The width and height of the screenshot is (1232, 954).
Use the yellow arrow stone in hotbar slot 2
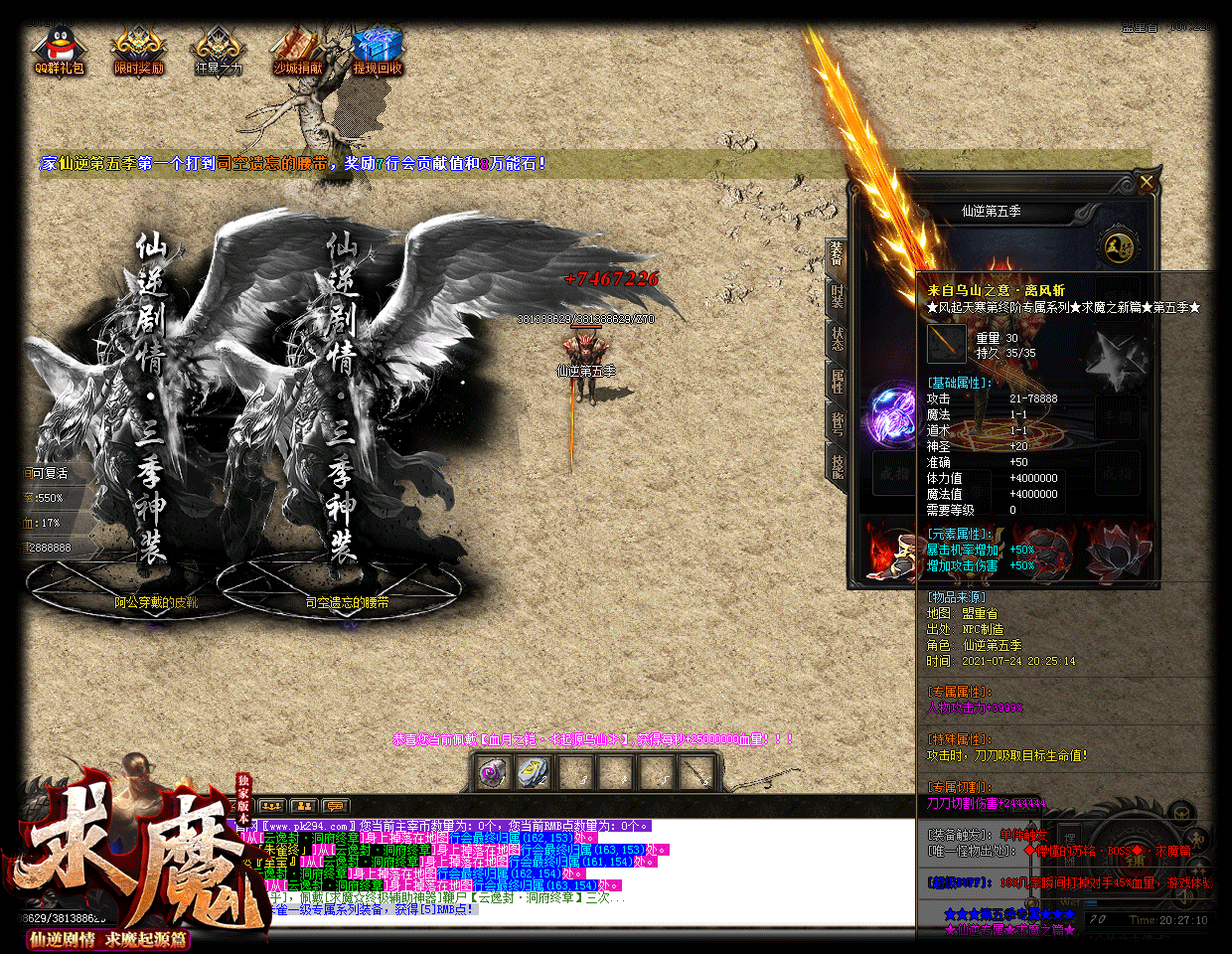coord(534,772)
